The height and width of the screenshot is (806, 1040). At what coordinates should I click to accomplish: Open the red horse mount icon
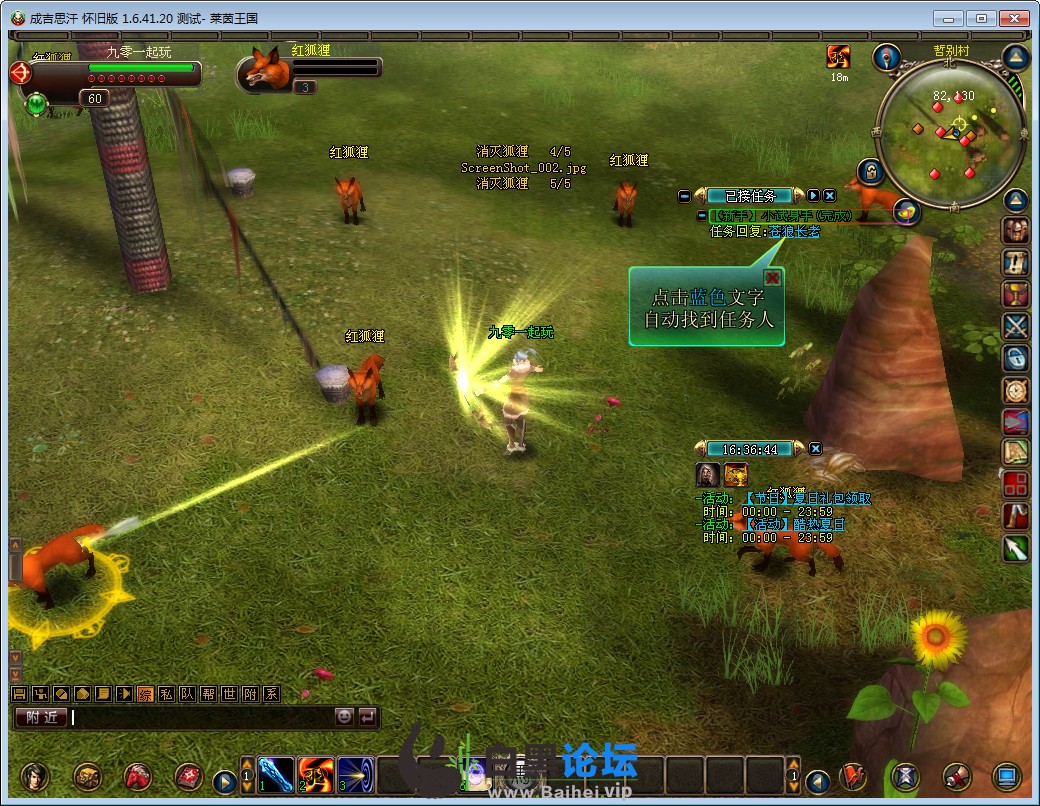137,776
